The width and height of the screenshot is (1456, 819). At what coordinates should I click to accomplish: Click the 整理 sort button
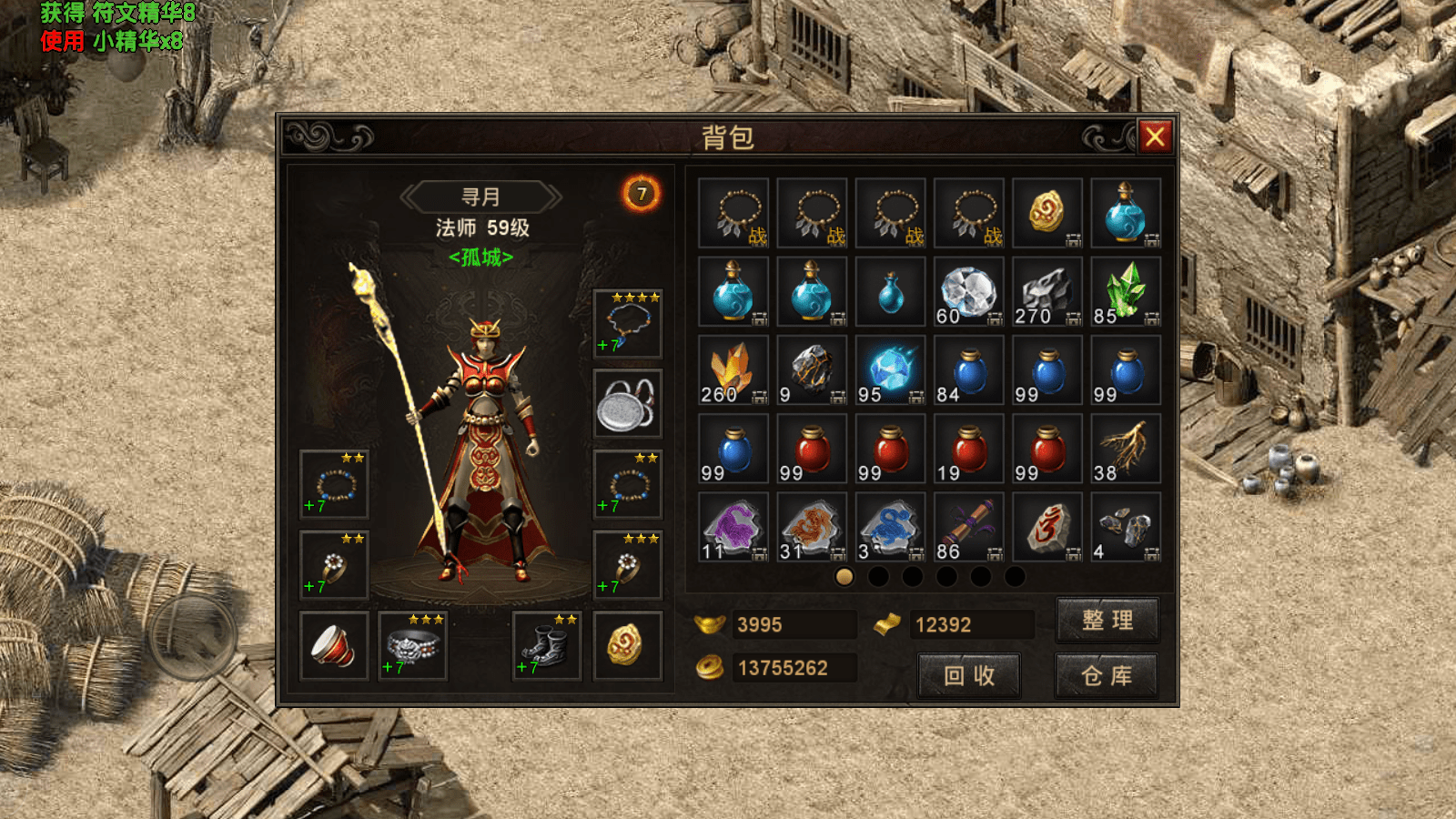coord(1107,621)
